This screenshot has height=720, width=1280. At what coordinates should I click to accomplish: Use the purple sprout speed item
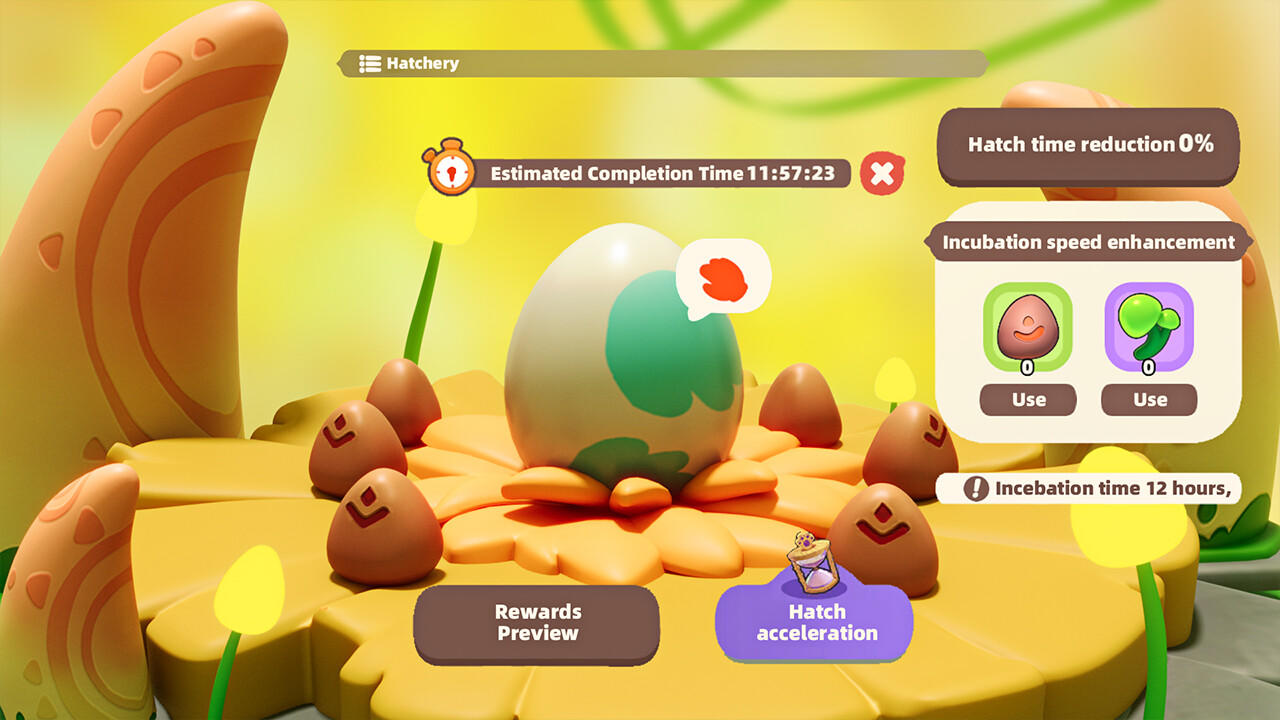1148,399
